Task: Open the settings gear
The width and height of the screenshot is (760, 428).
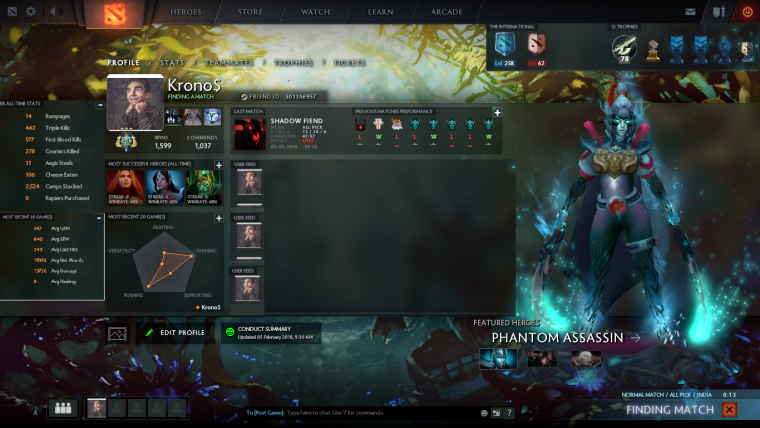Action: [x=31, y=12]
